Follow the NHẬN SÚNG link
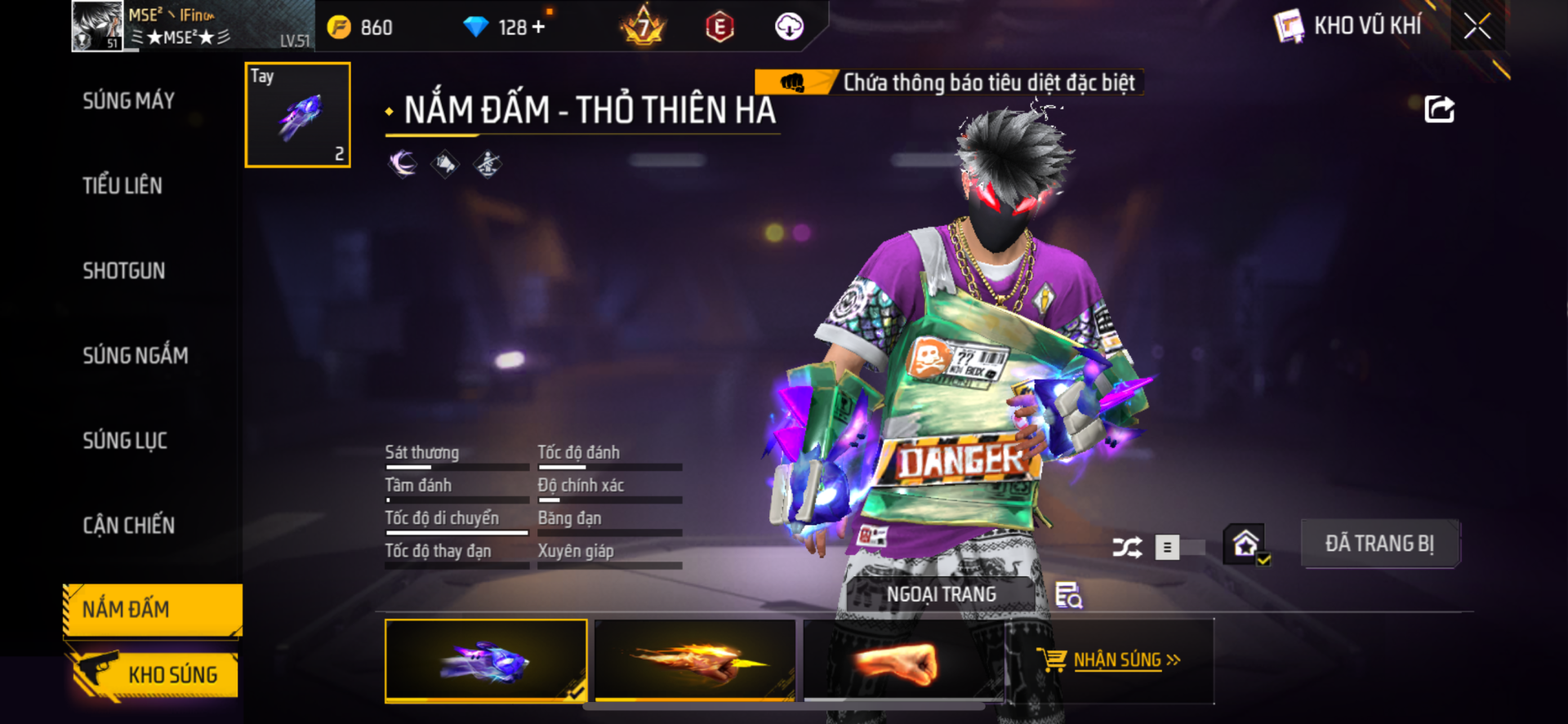Screen dimensions: 1568x724 pos(1116,660)
